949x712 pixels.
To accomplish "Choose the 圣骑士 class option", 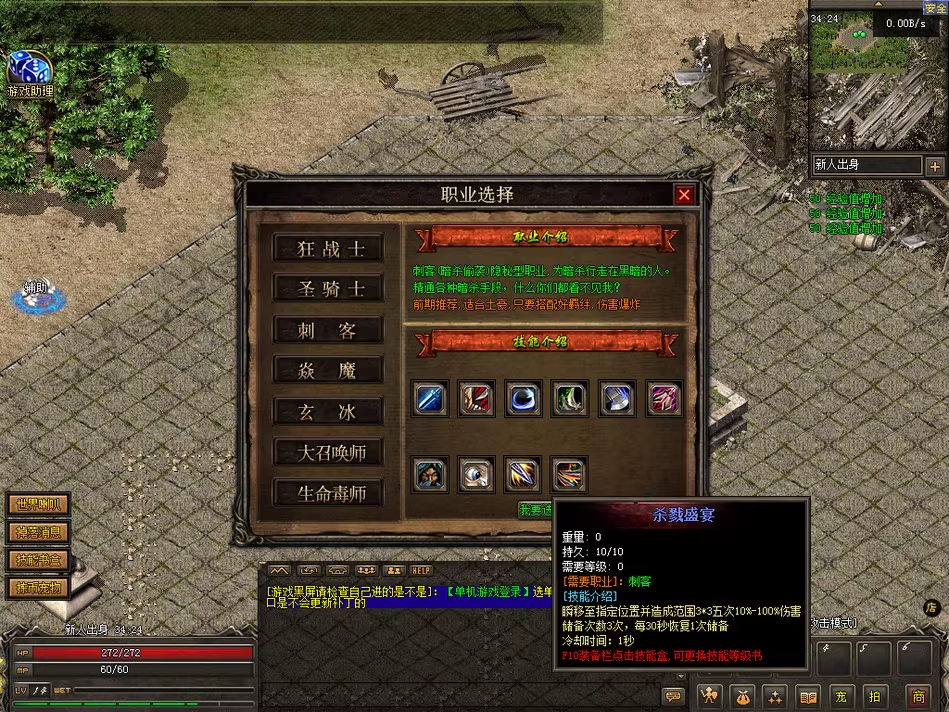I will (x=329, y=289).
